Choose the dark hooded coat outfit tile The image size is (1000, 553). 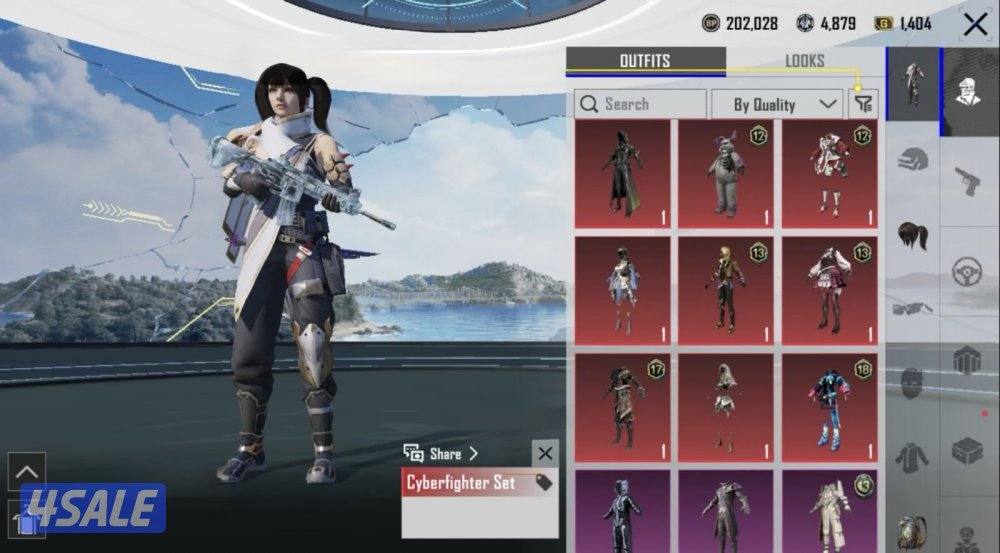tap(622, 174)
